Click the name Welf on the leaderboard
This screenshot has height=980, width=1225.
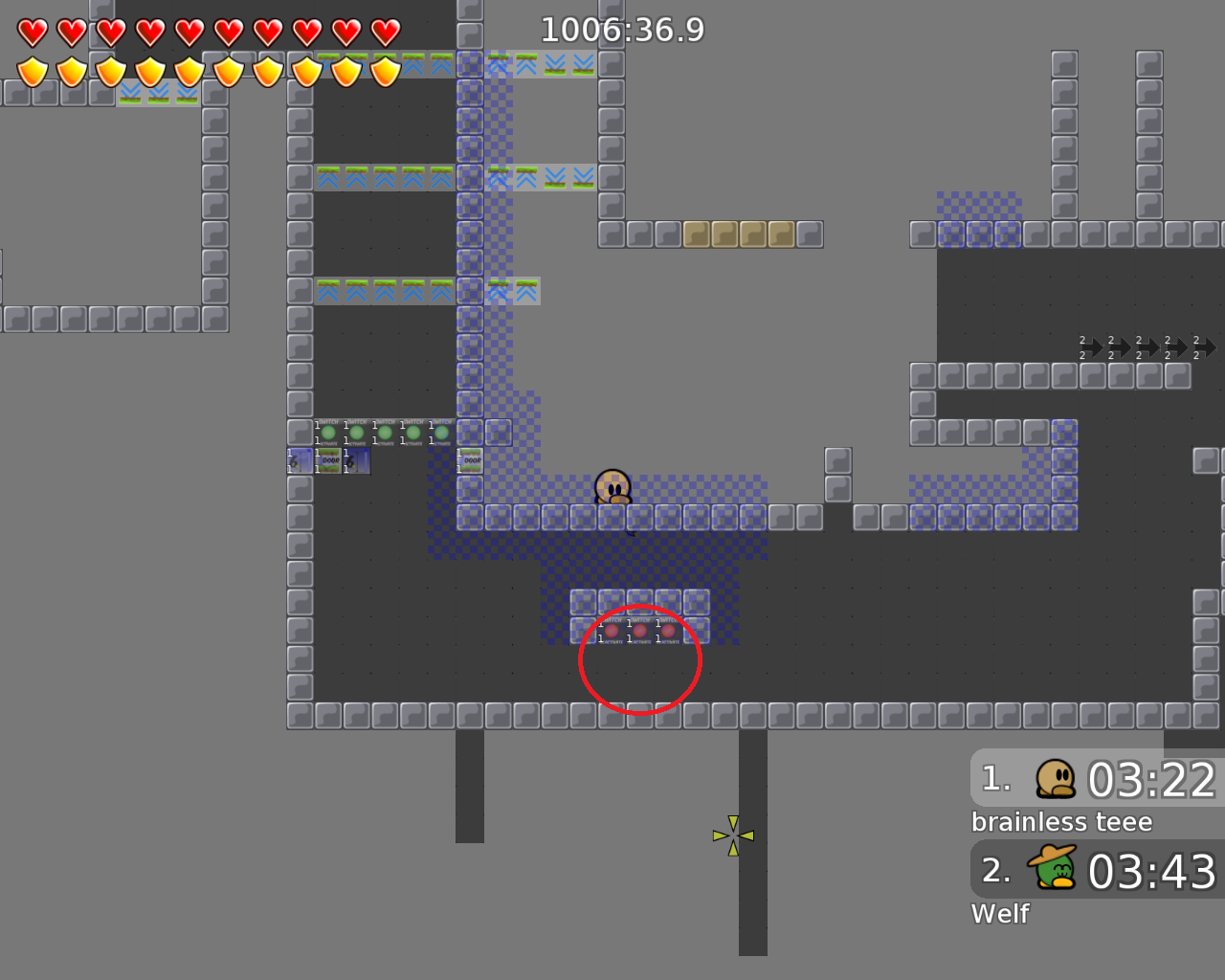click(x=1000, y=913)
